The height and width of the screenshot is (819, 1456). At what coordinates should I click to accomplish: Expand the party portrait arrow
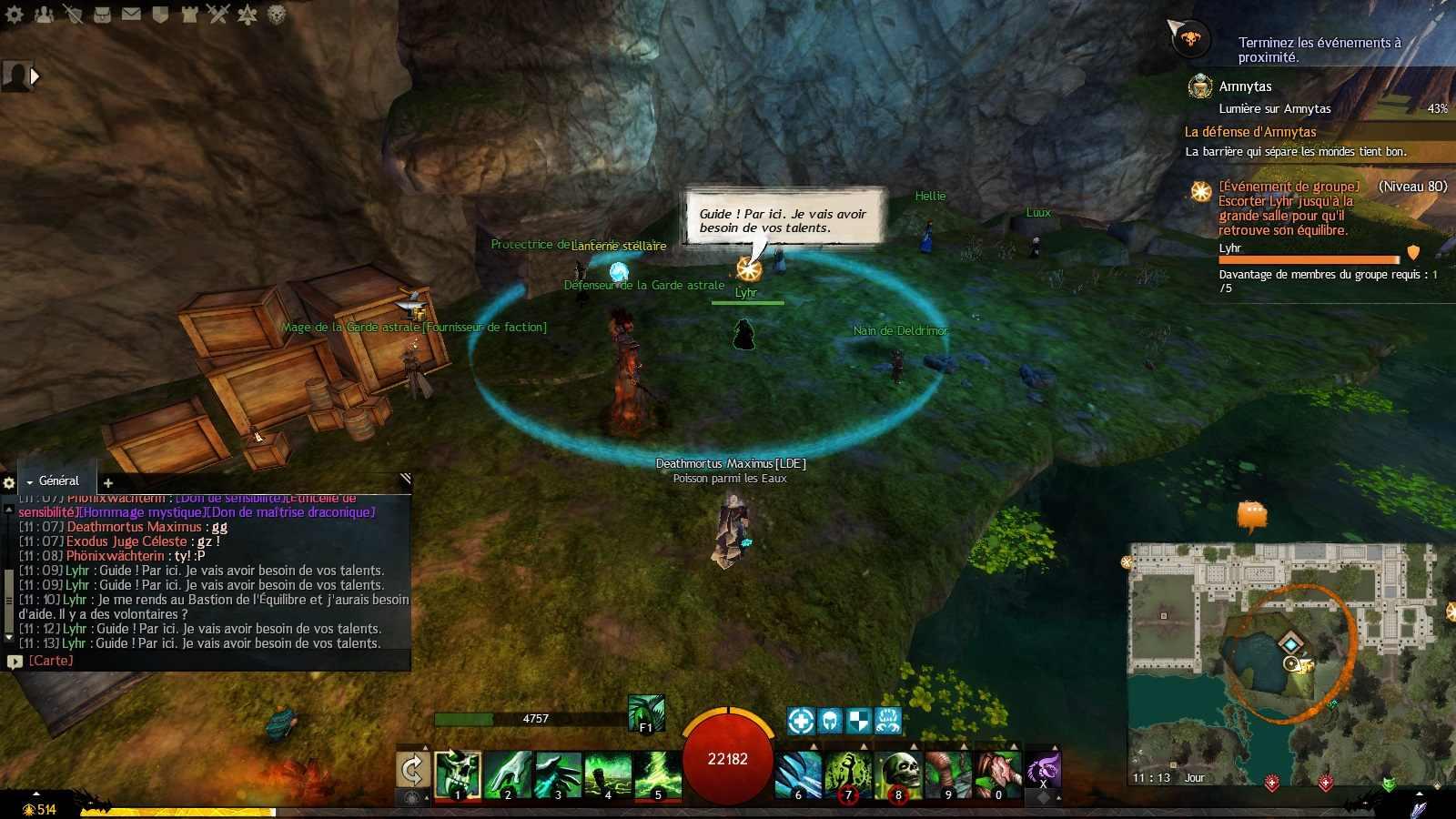pyautogui.click(x=35, y=76)
